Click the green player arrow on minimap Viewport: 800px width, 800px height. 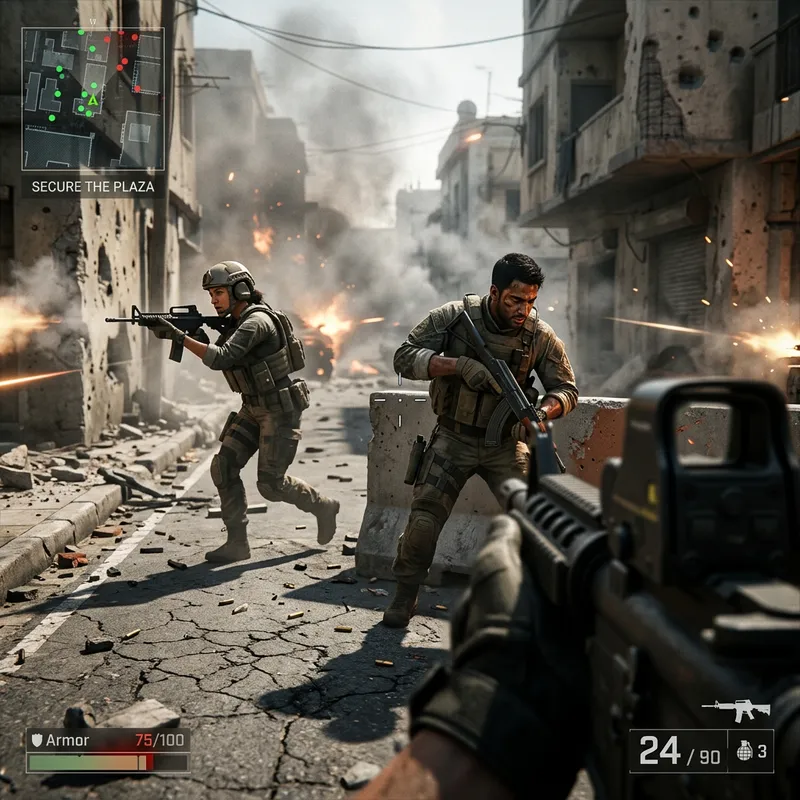[93, 99]
